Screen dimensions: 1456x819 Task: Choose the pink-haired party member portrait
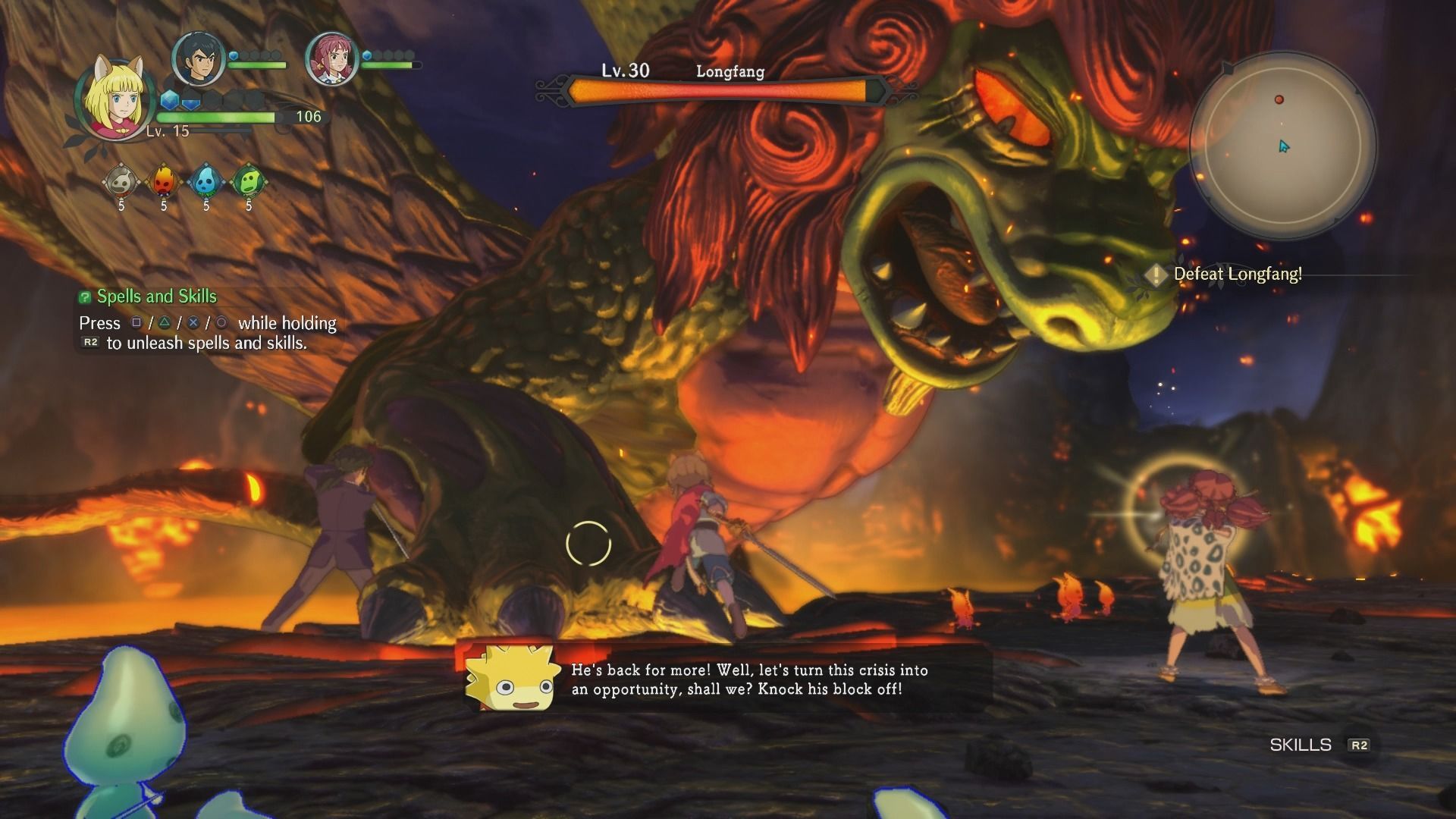[331, 58]
